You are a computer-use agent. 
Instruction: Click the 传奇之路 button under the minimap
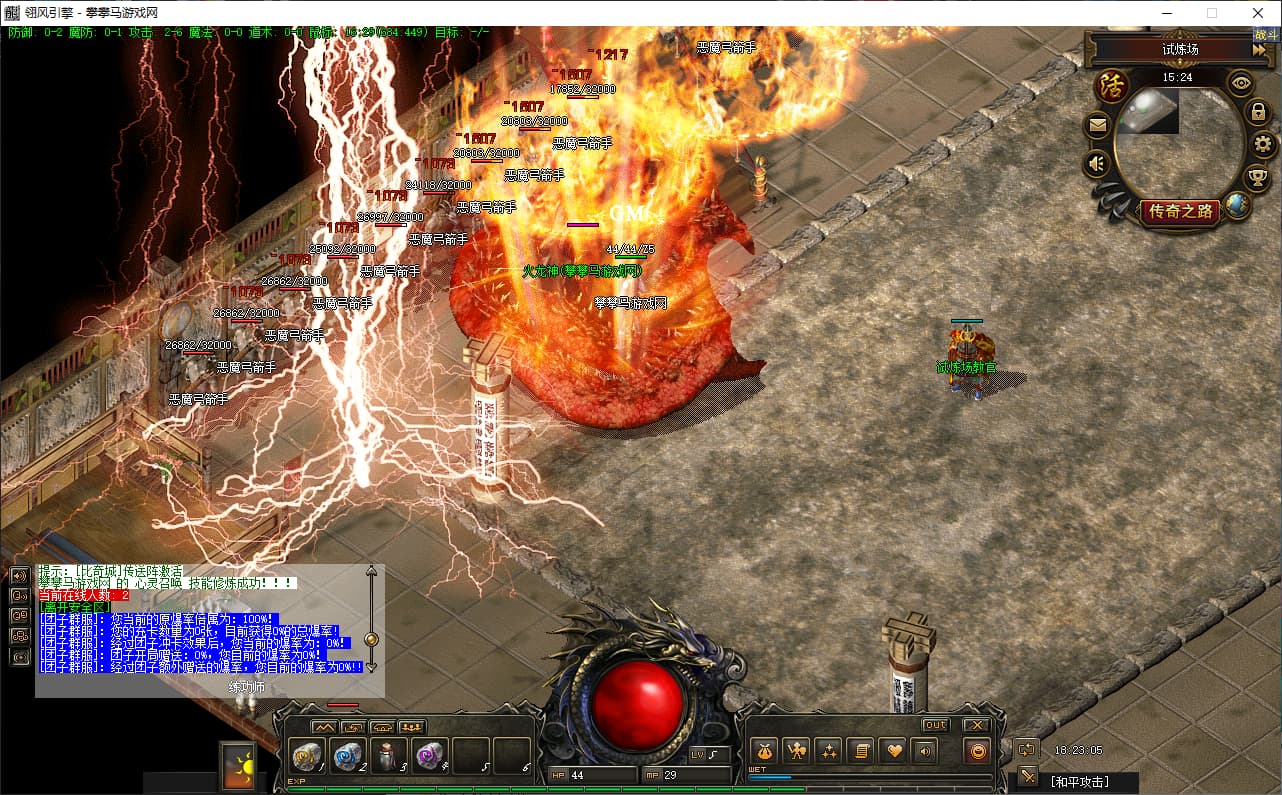[x=1180, y=211]
